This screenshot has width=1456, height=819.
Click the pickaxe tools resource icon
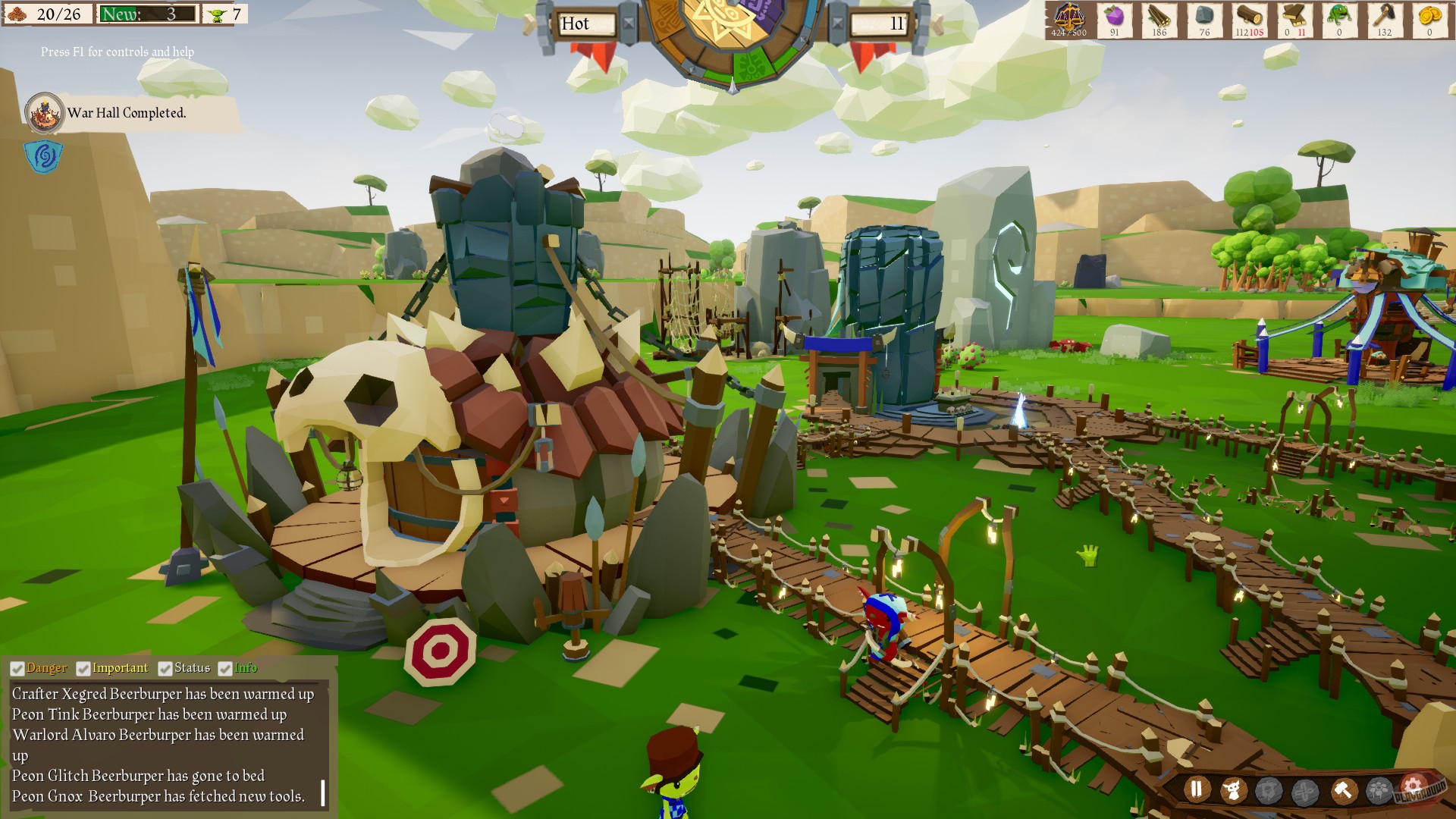pos(1383,17)
